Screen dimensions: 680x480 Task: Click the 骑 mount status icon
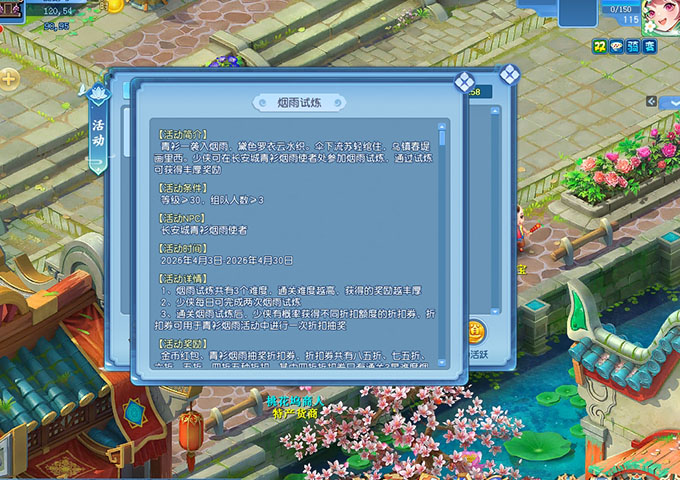(x=632, y=46)
